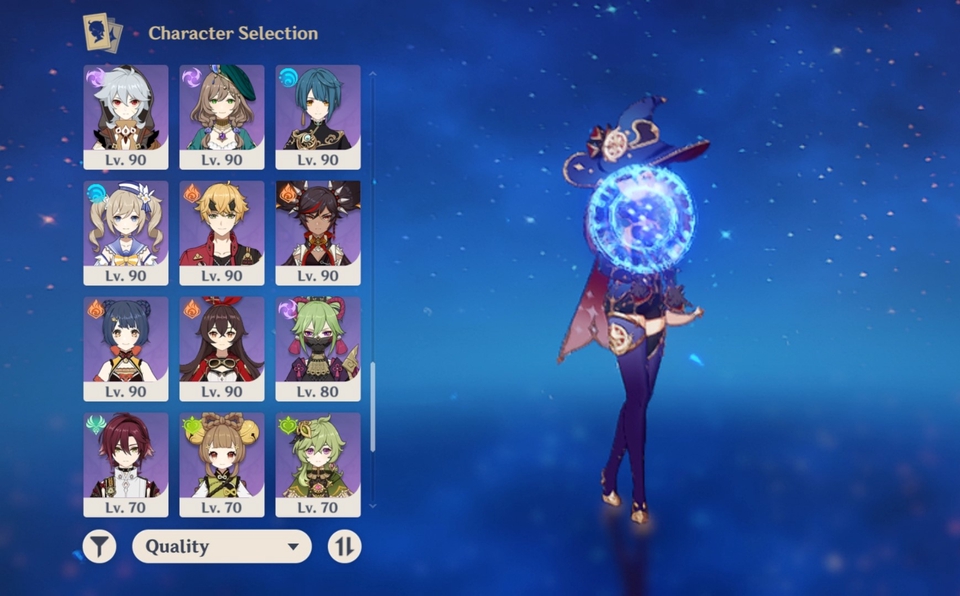Toggle the ascending/descending sort order button
Viewport: 960px width, 596px height.
[344, 546]
